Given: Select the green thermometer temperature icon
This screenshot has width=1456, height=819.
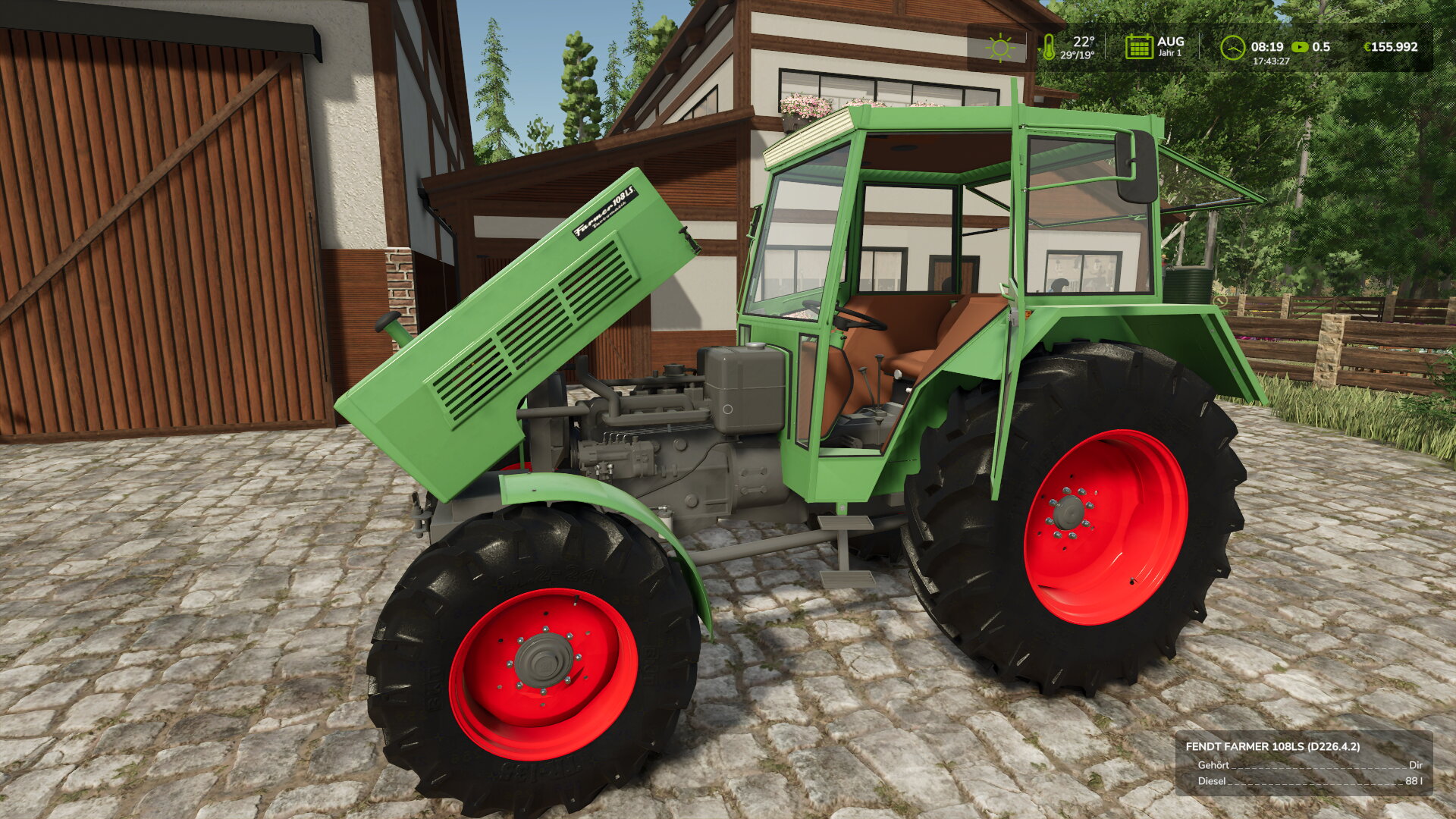Looking at the screenshot, I should [1051, 47].
